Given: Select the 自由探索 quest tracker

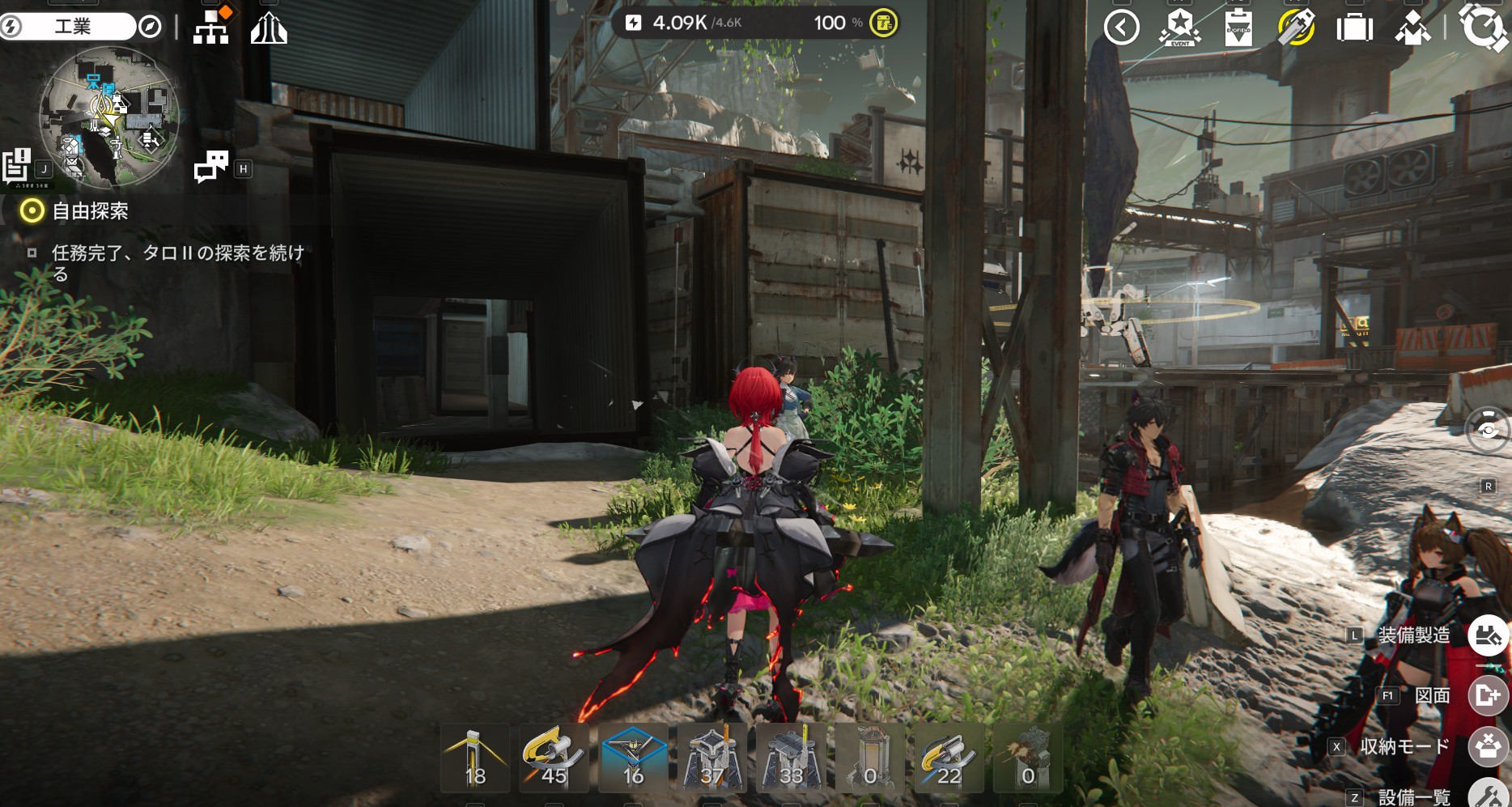Looking at the screenshot, I should click(89, 211).
